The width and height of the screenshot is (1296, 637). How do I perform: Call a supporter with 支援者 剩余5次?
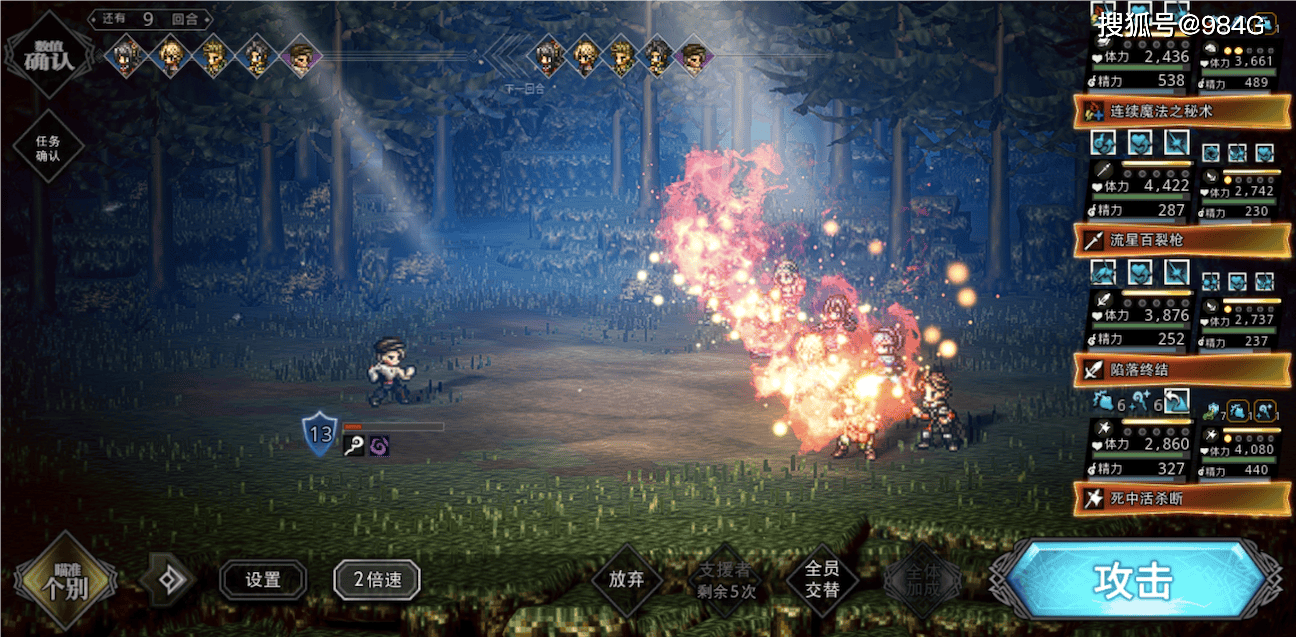(726, 579)
